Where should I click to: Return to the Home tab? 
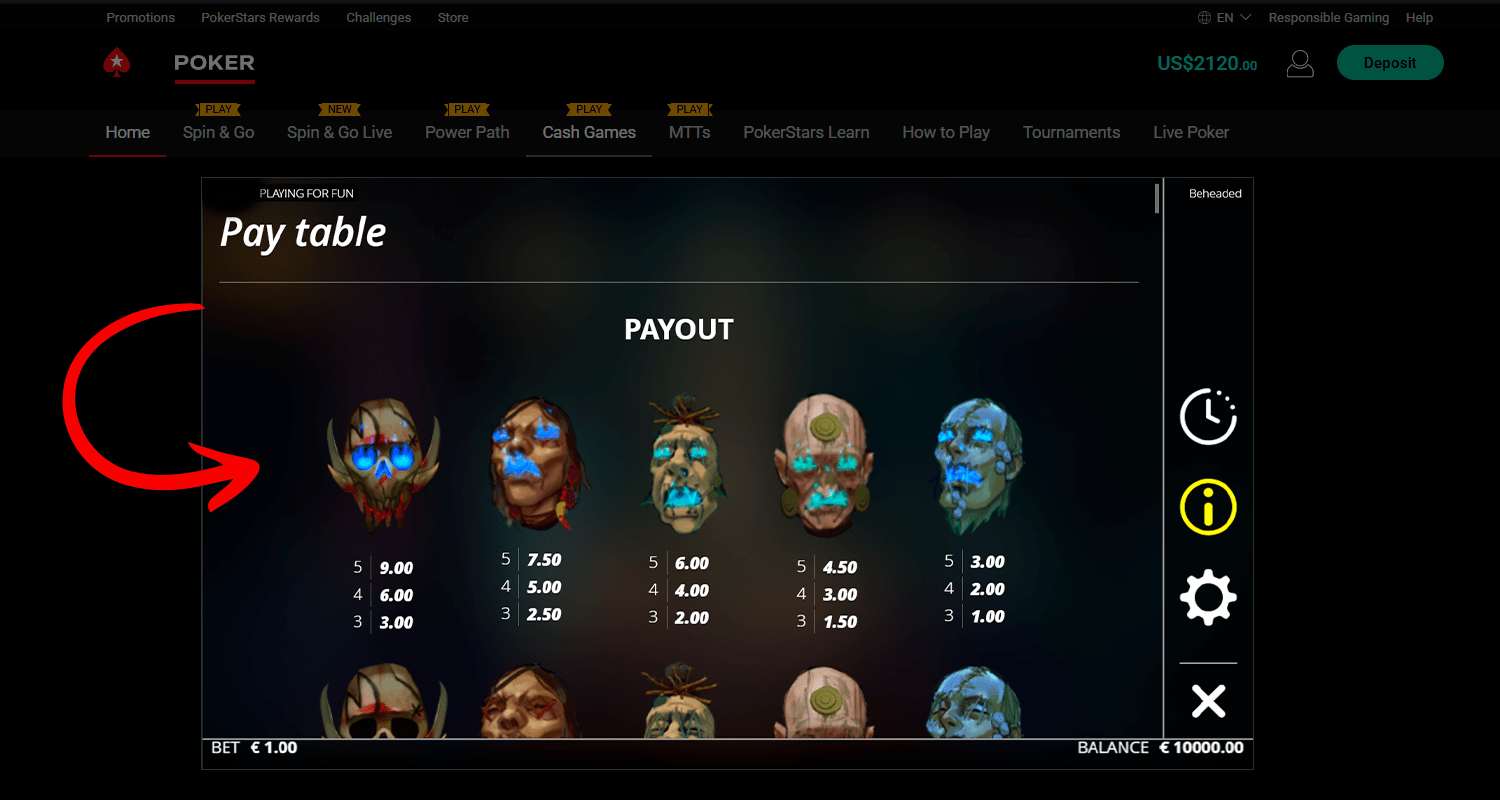point(128,132)
